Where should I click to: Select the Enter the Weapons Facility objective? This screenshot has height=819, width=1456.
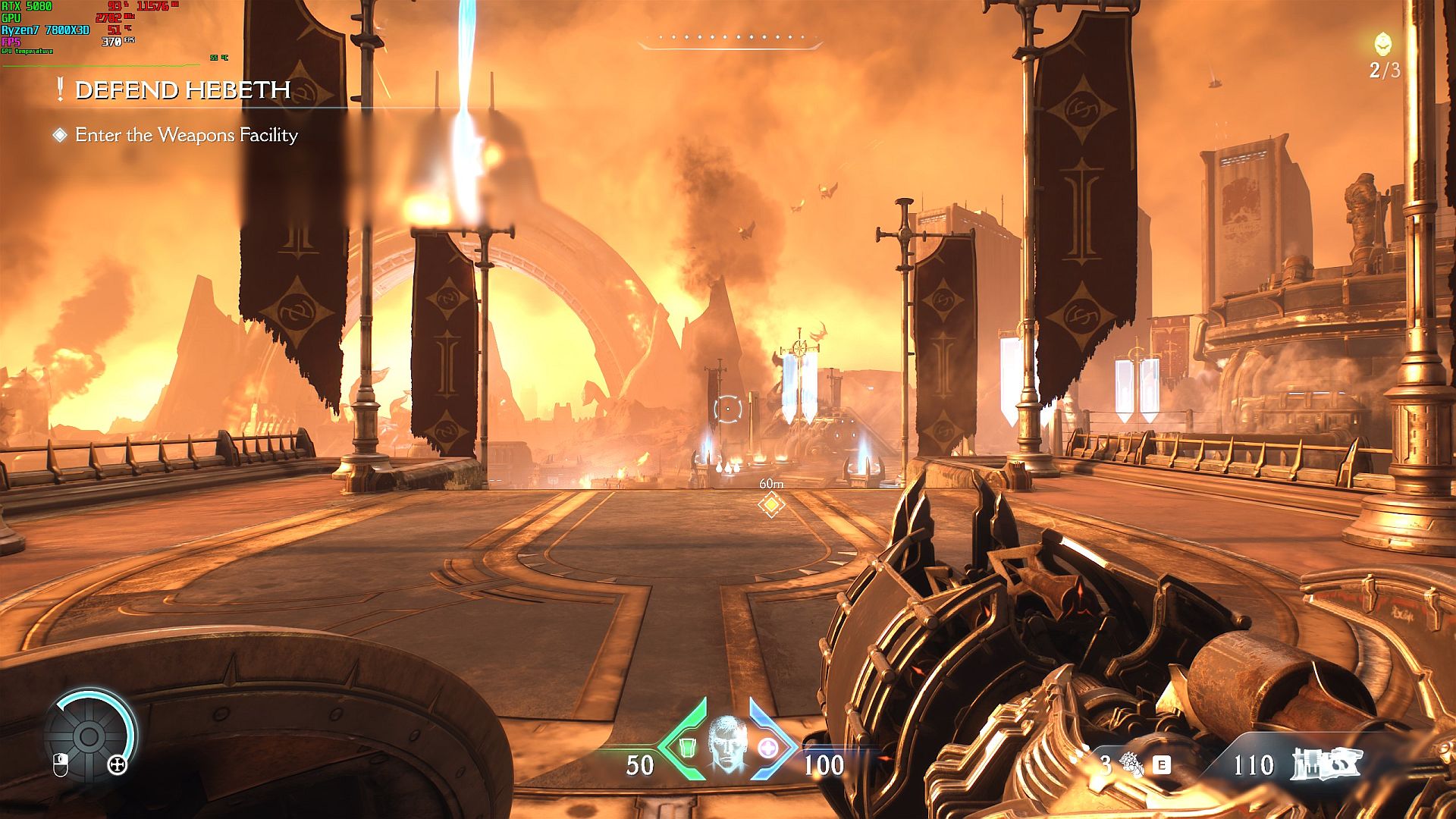(186, 135)
